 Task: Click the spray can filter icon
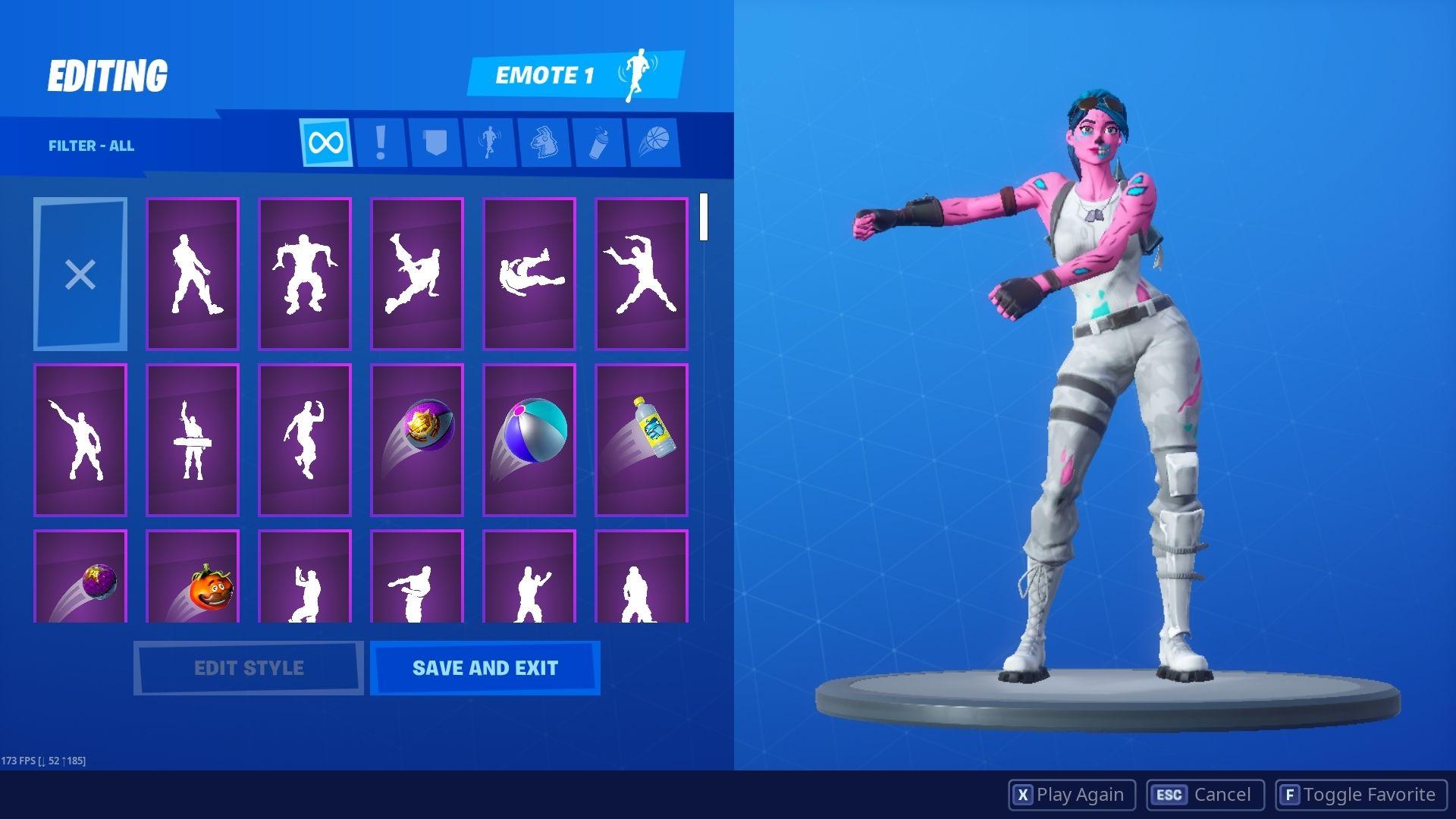pos(600,140)
